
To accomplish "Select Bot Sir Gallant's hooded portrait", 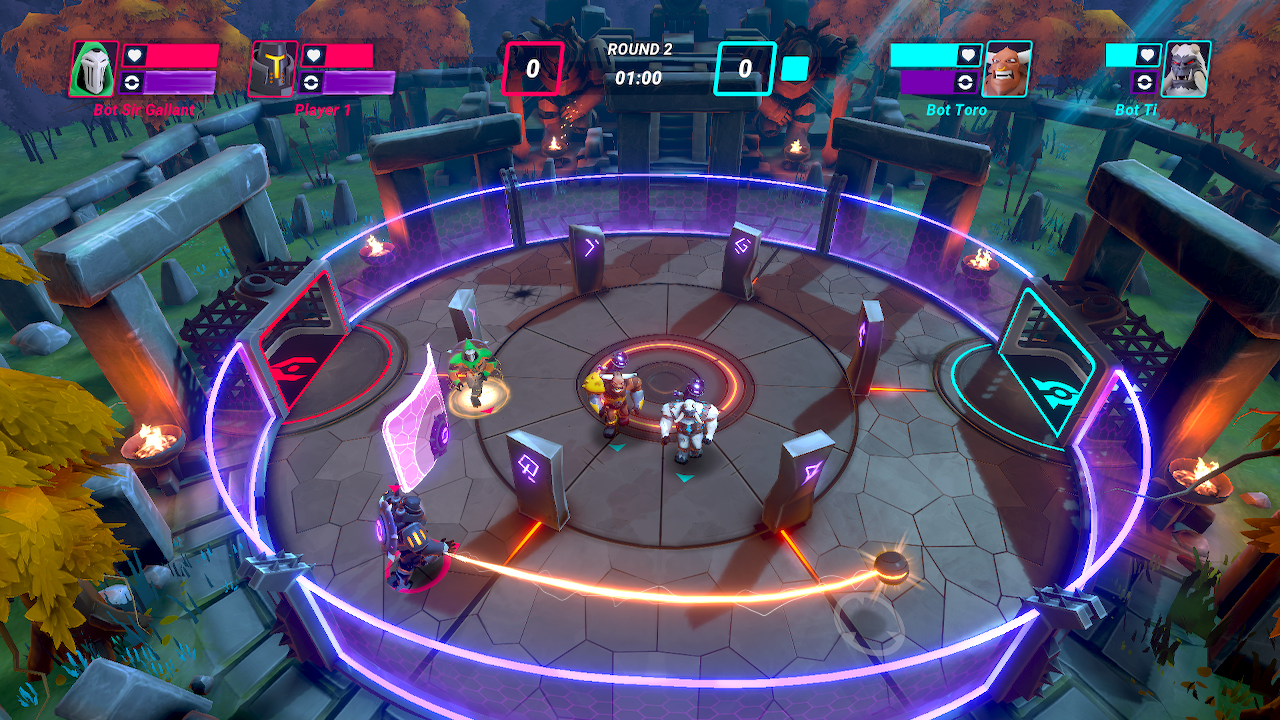I will [94, 69].
